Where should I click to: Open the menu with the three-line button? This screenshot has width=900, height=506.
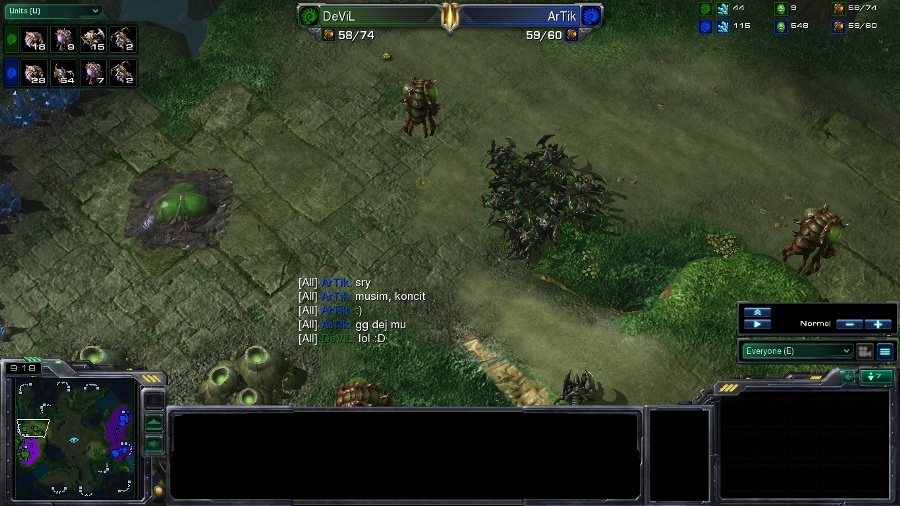[x=885, y=351]
